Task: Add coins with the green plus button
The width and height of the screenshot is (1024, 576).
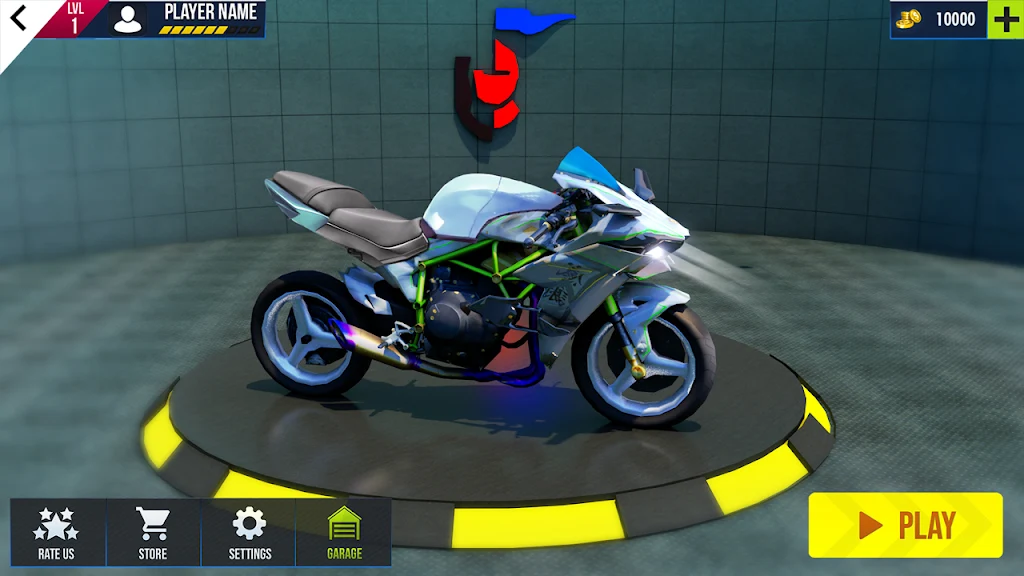Action: pos(1005,19)
